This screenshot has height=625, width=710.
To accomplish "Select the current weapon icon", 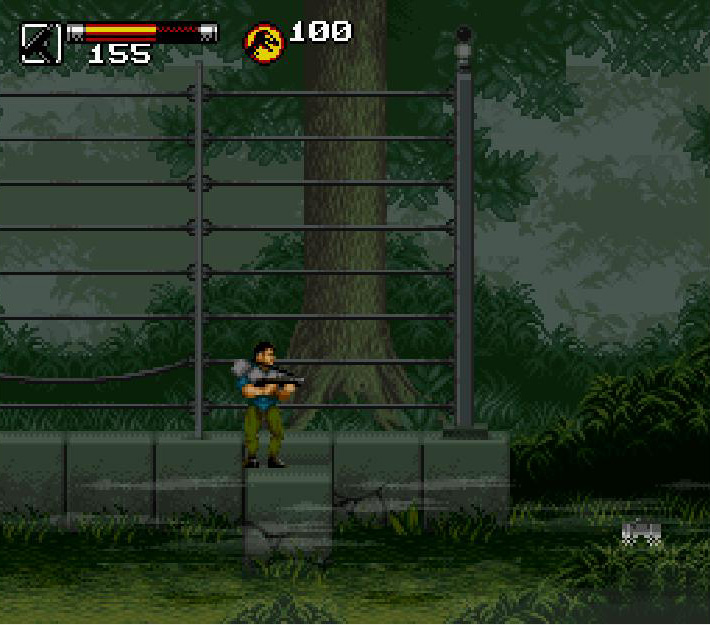I will coord(41,44).
